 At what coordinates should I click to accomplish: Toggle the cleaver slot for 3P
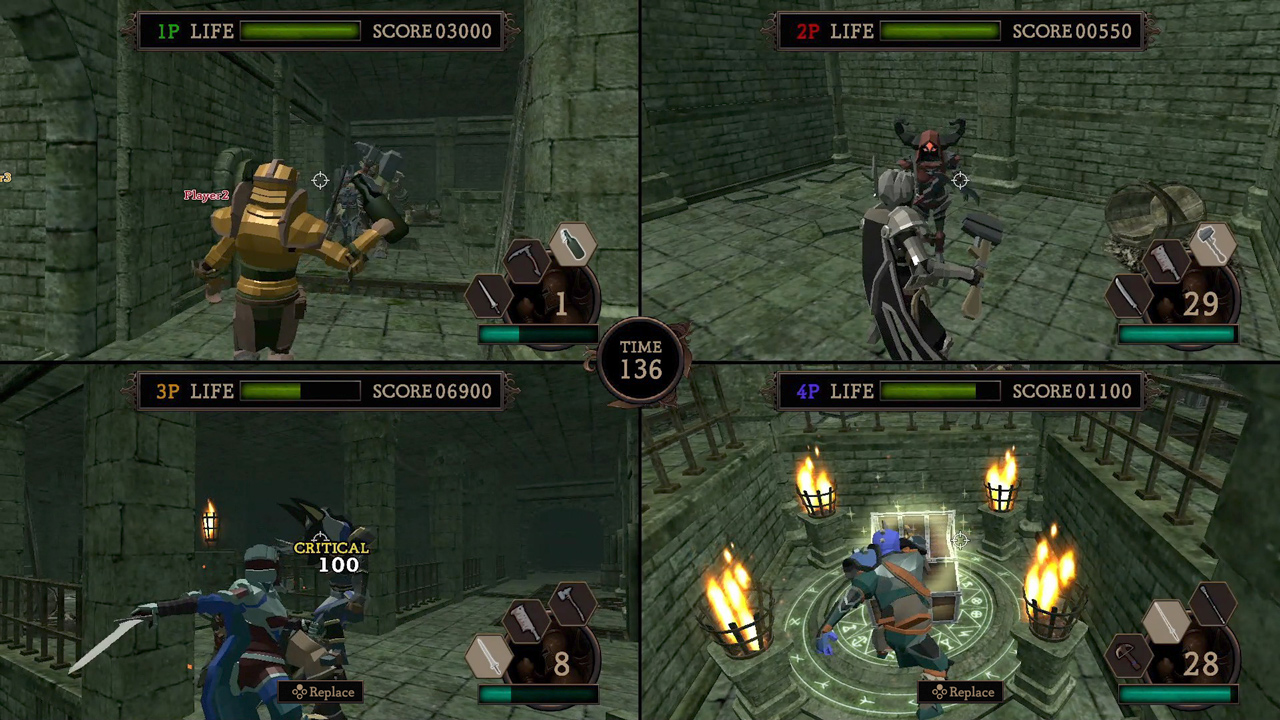tap(525, 622)
